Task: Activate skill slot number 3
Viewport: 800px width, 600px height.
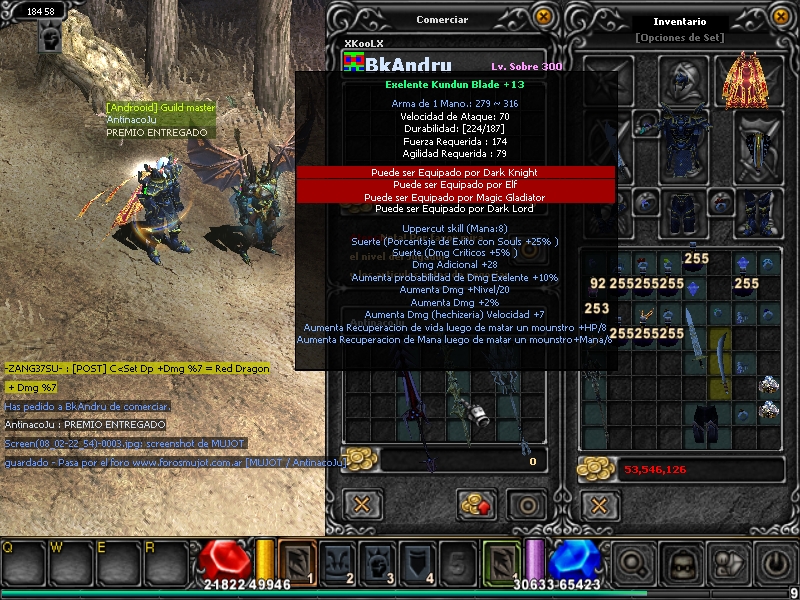Action: coord(378,562)
